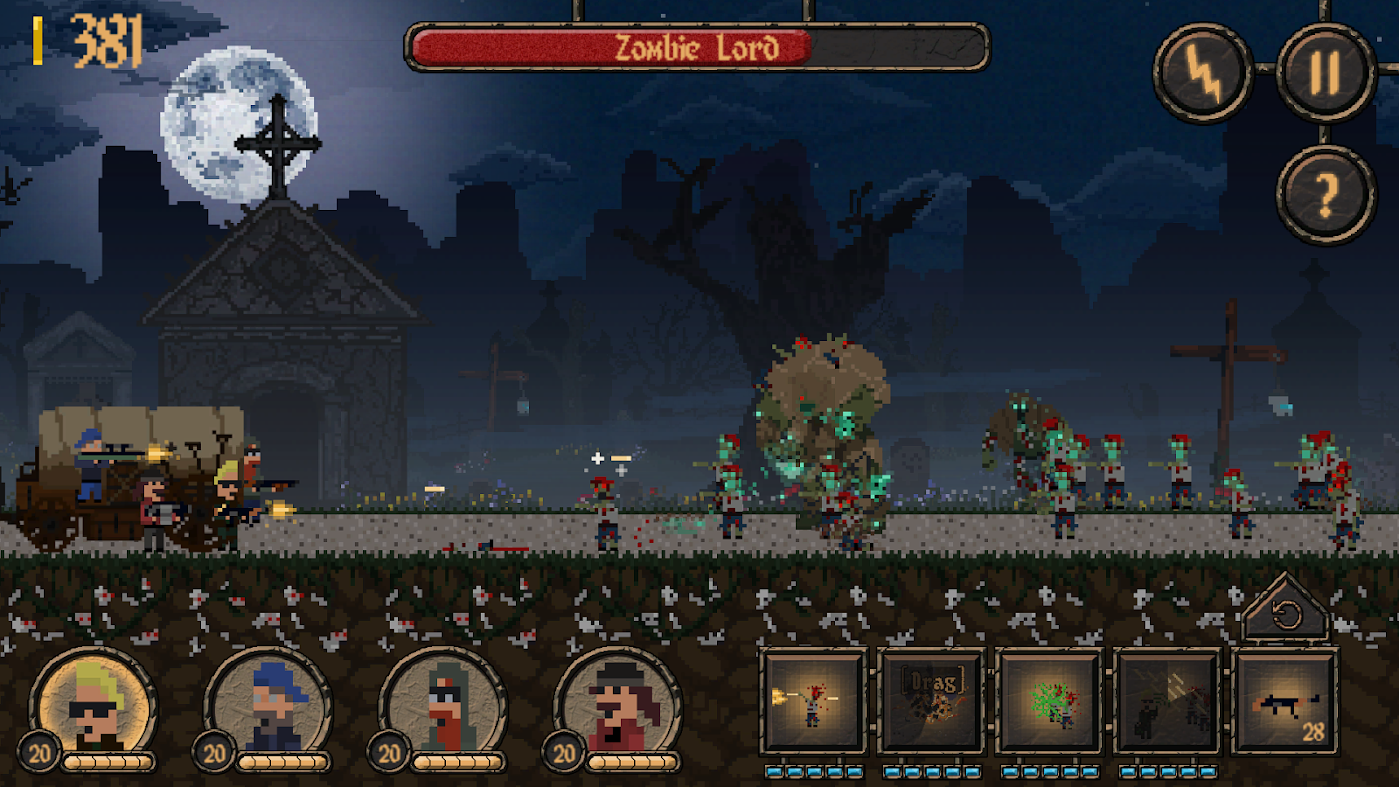Image resolution: width=1399 pixels, height=787 pixels.
Task: Select the blue-capped bearded hero portrait
Action: 269,704
